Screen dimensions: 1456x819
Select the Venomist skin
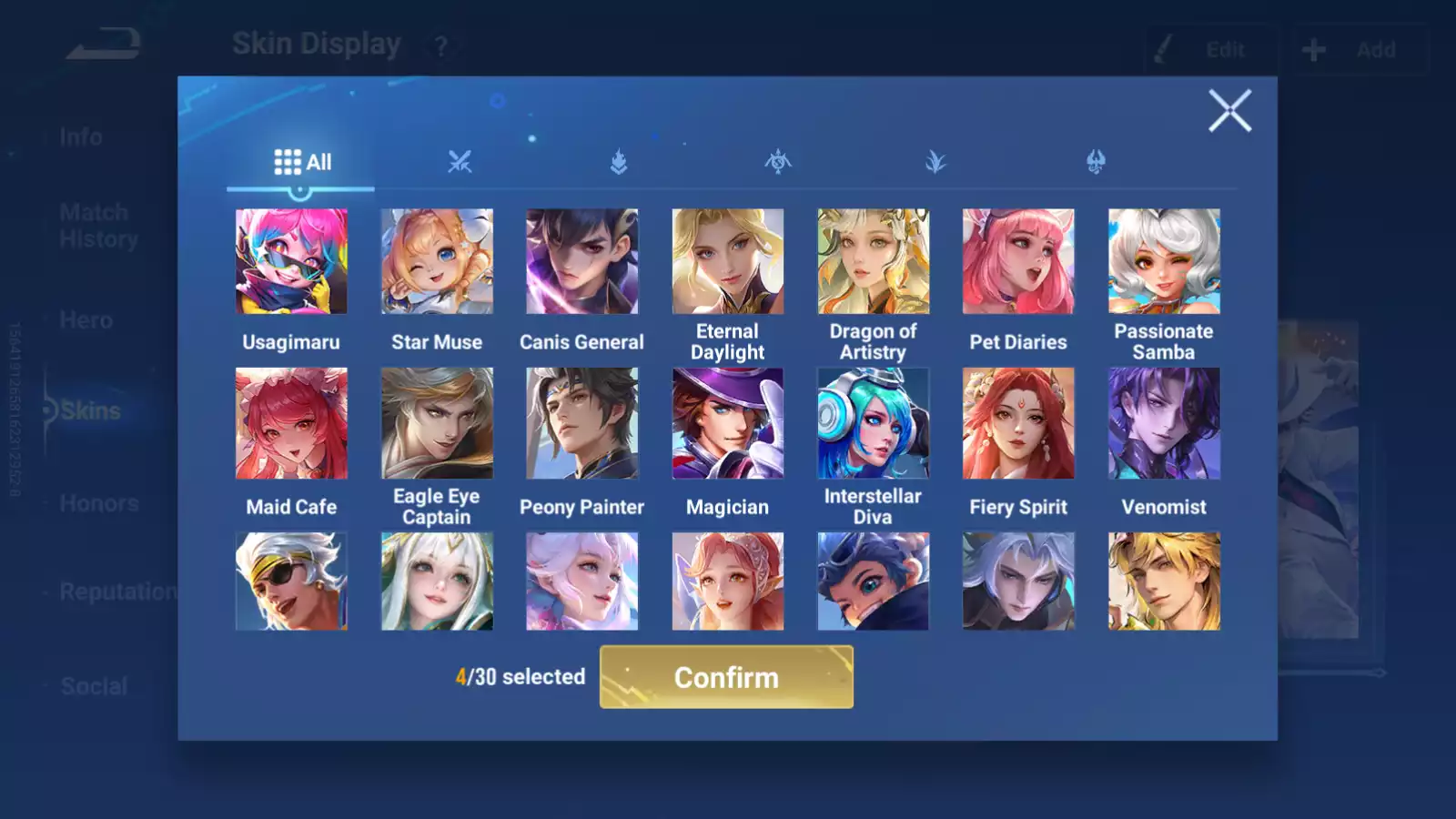[x=1164, y=423]
